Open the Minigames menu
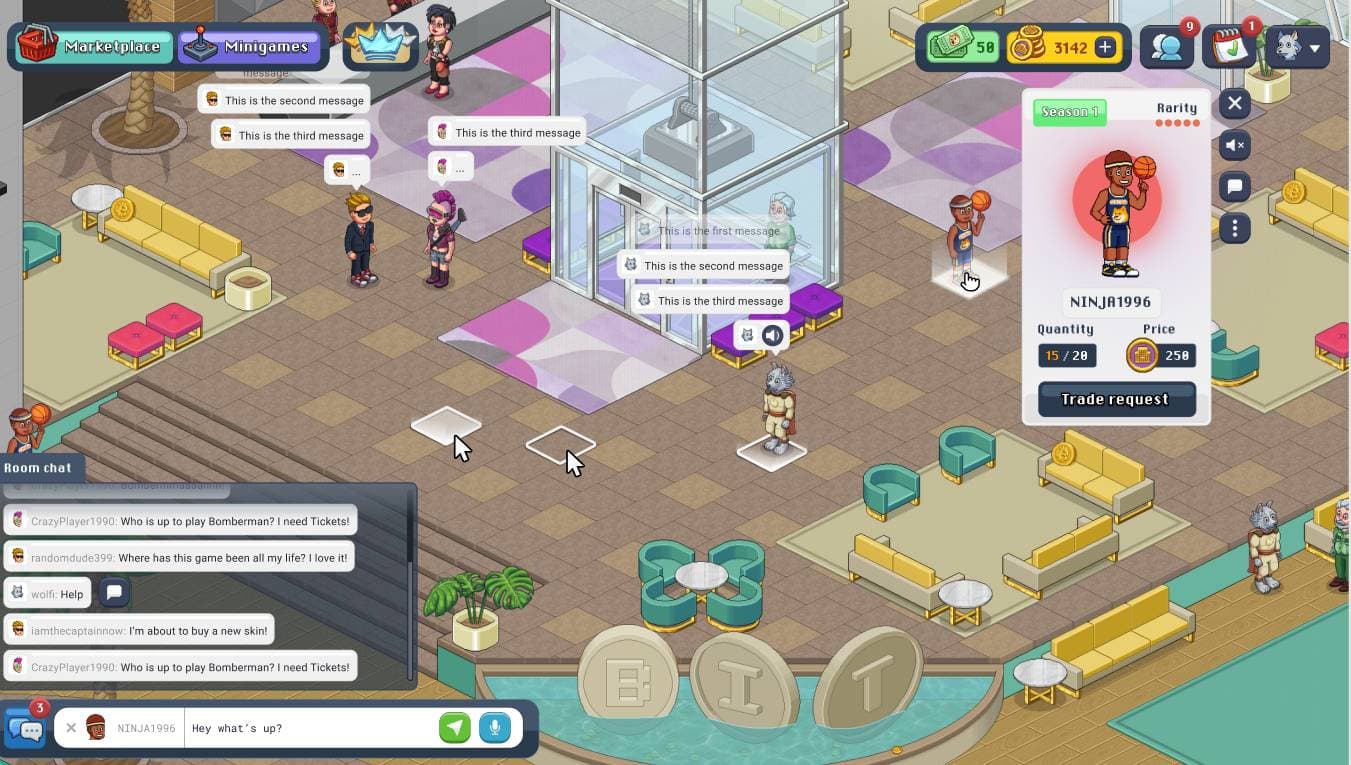 click(249, 46)
